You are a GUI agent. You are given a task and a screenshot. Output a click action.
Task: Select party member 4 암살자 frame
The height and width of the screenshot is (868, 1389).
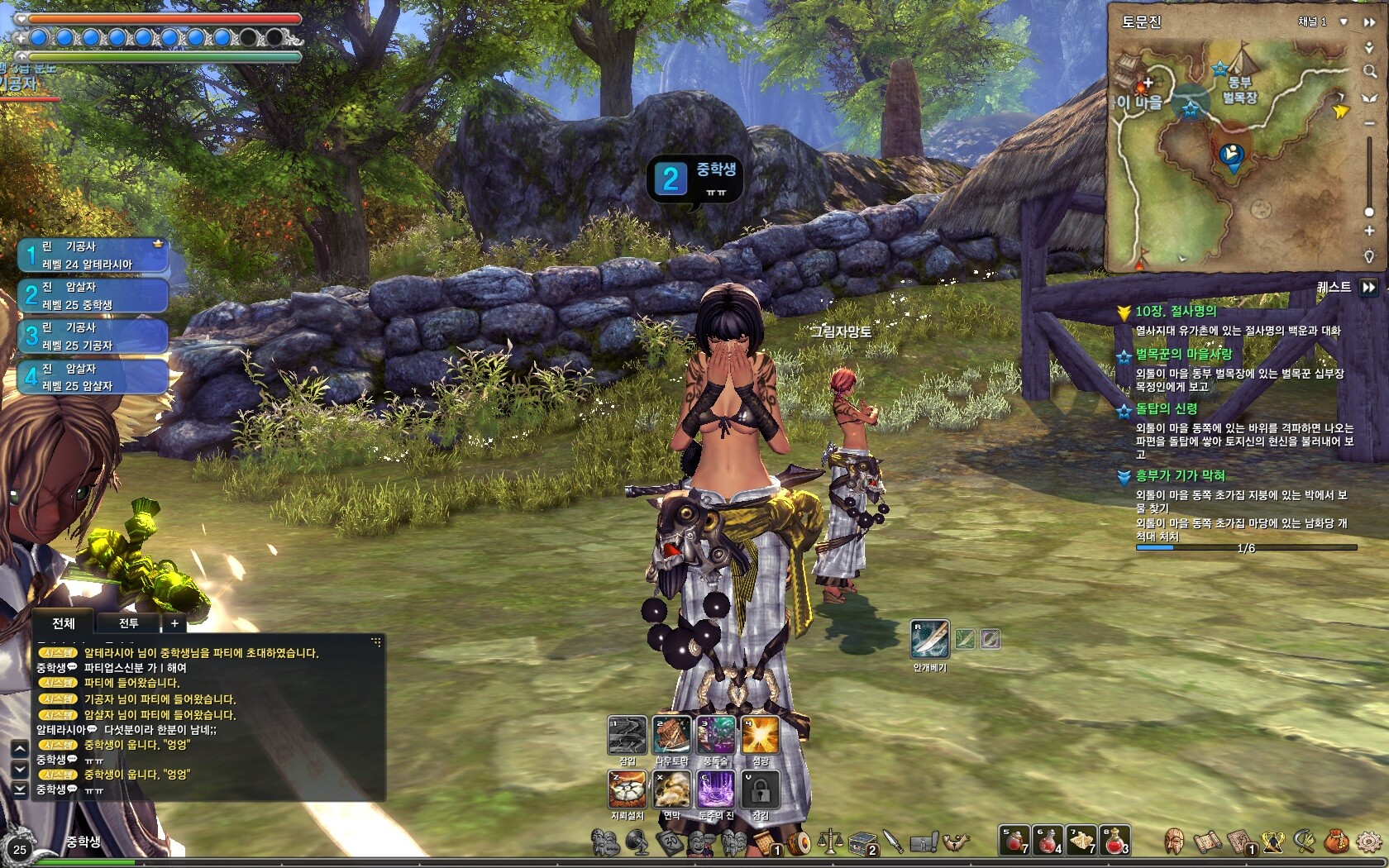pos(93,377)
